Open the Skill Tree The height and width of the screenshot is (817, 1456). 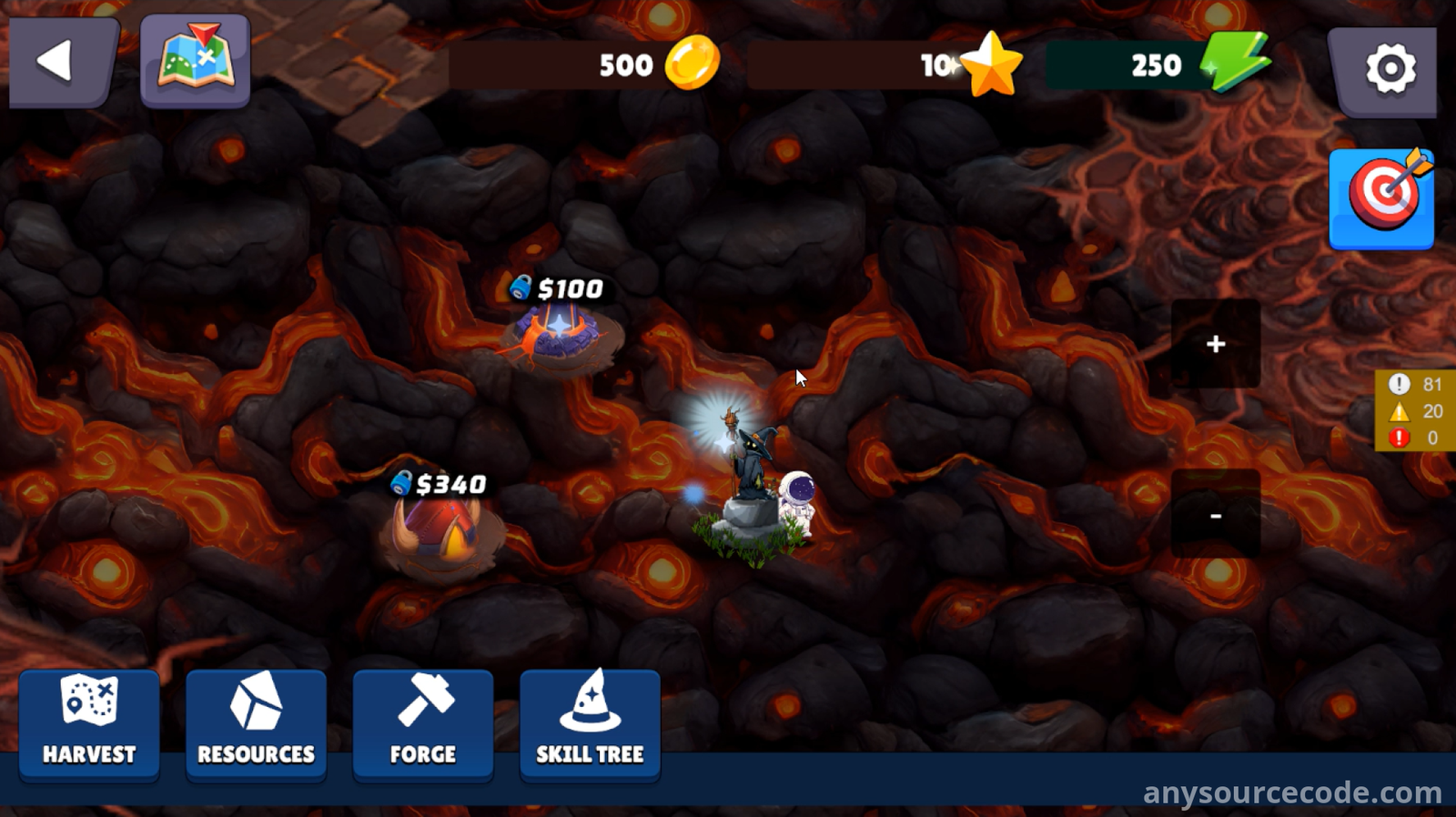click(x=590, y=724)
